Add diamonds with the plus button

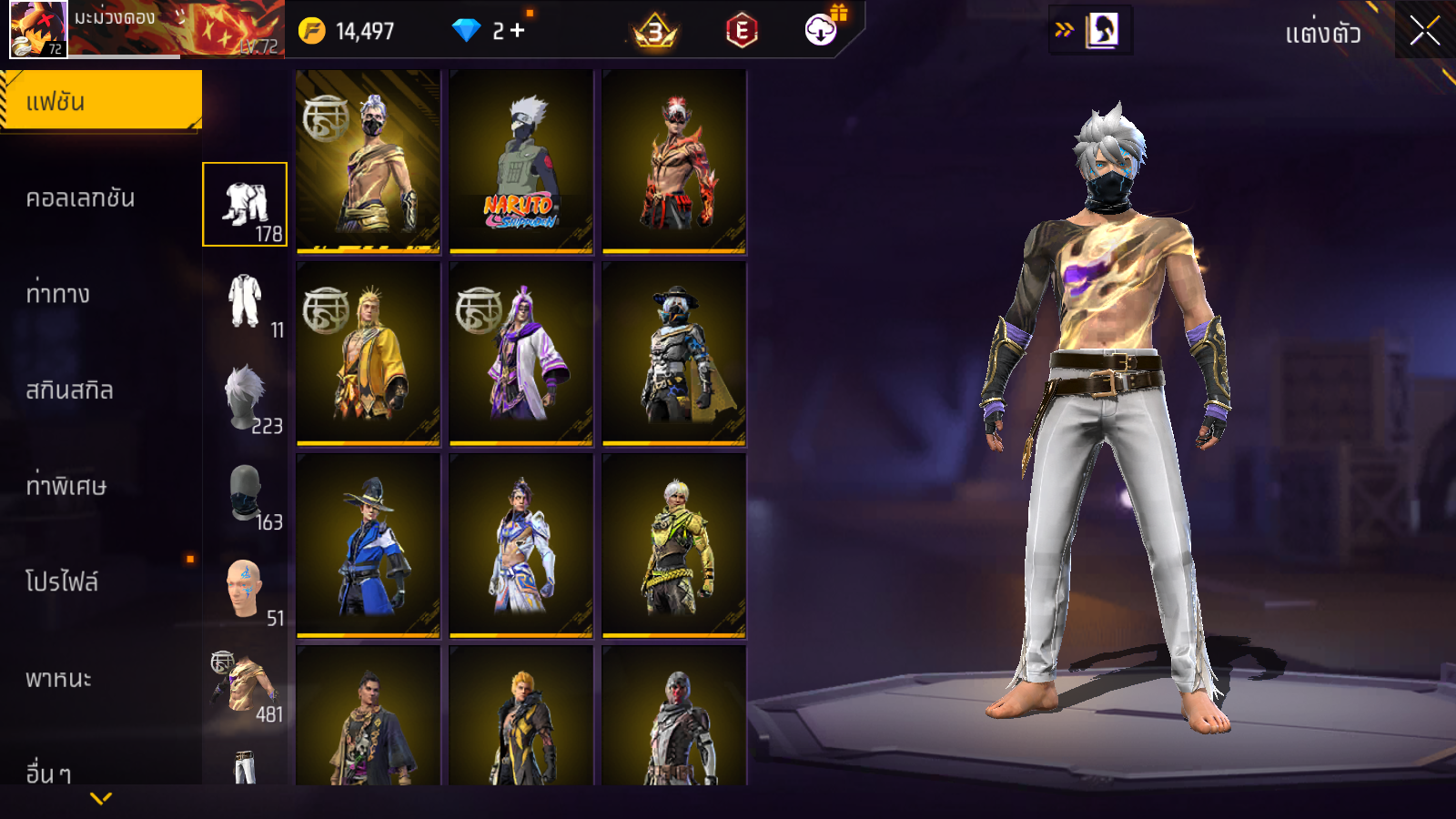click(518, 31)
